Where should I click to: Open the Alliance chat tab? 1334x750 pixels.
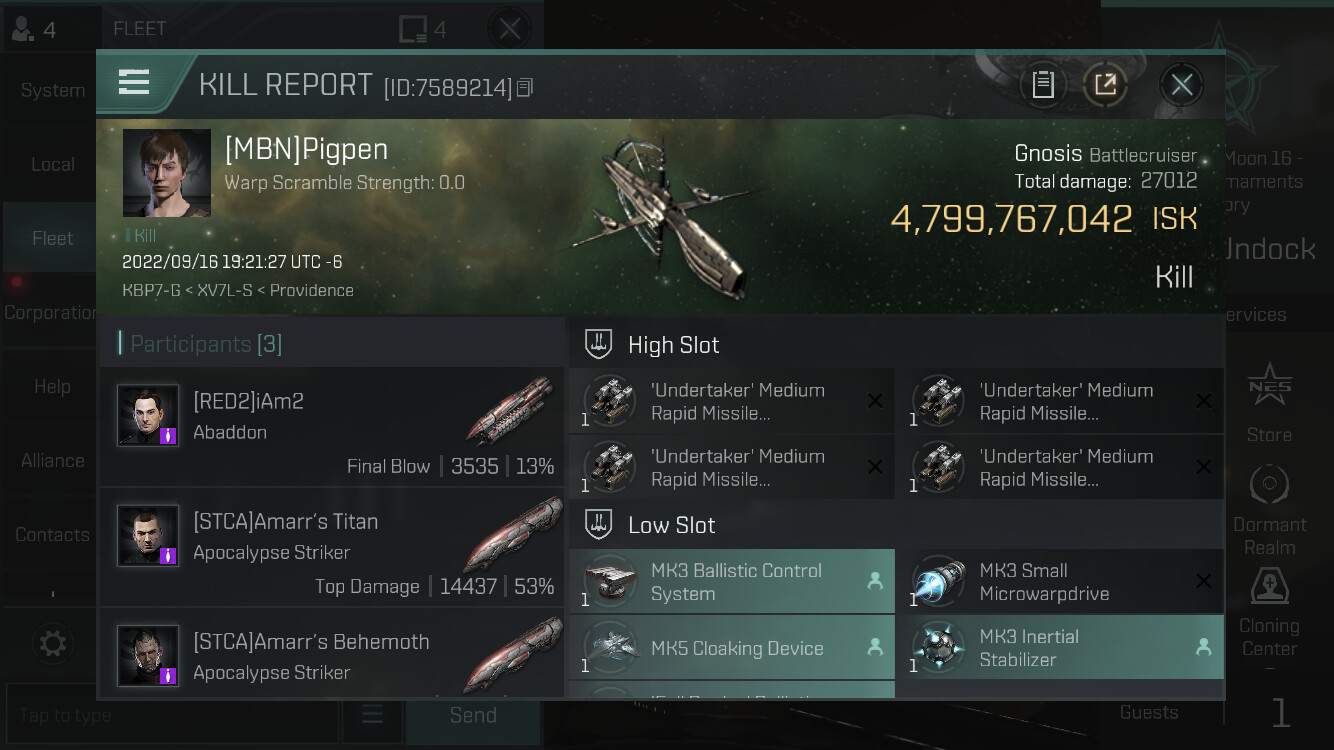coord(52,461)
